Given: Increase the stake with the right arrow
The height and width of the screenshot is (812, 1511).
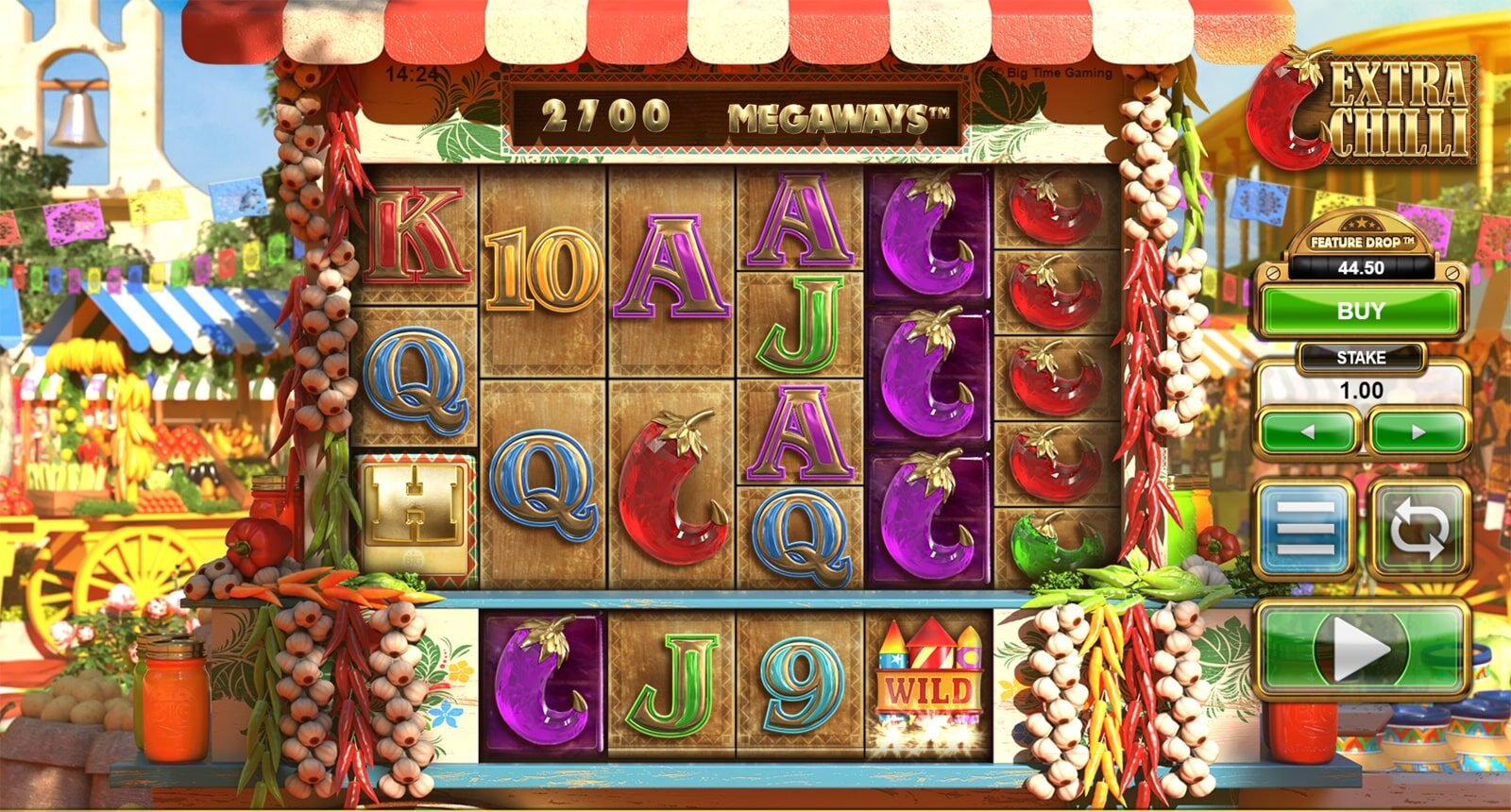Looking at the screenshot, I should coord(1417,432).
